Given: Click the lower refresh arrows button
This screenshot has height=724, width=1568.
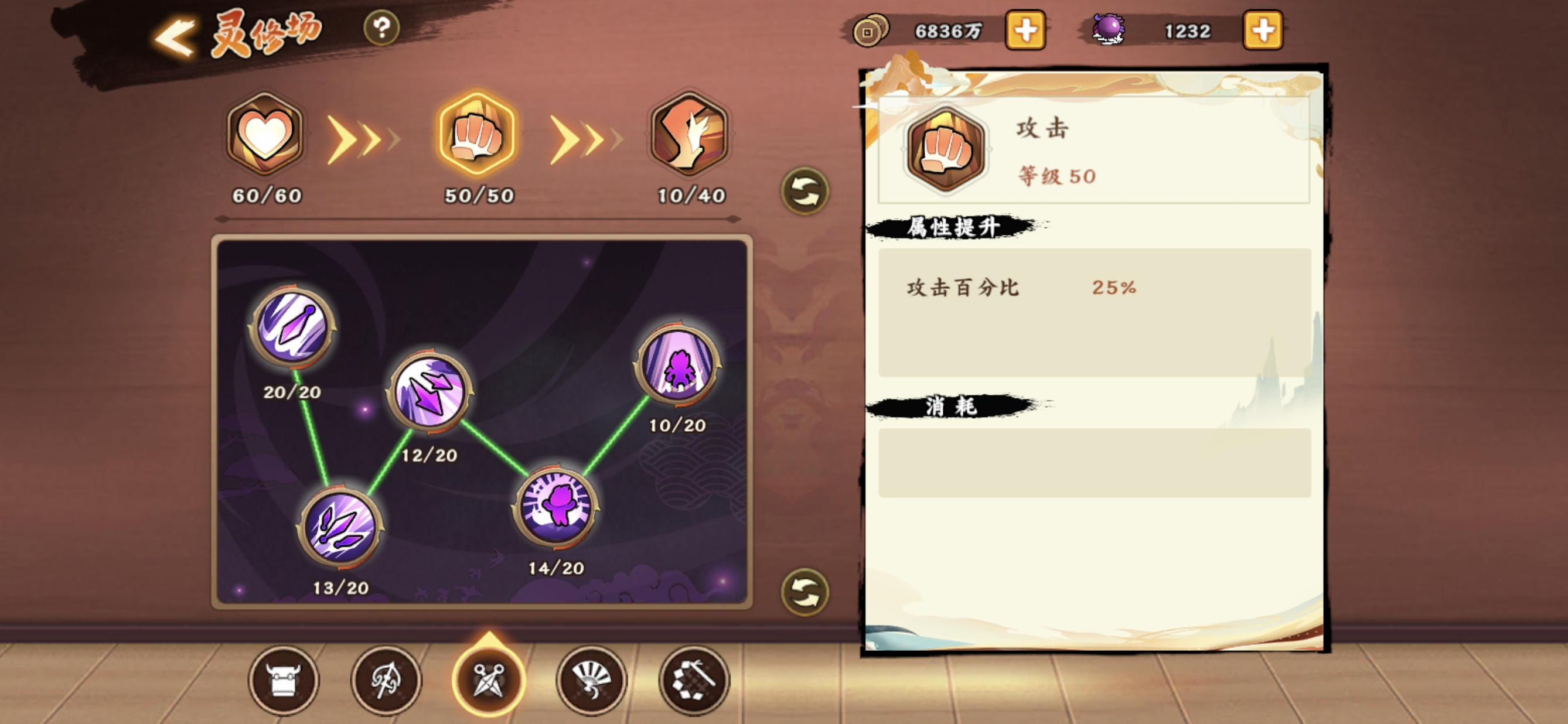Looking at the screenshot, I should (x=805, y=592).
